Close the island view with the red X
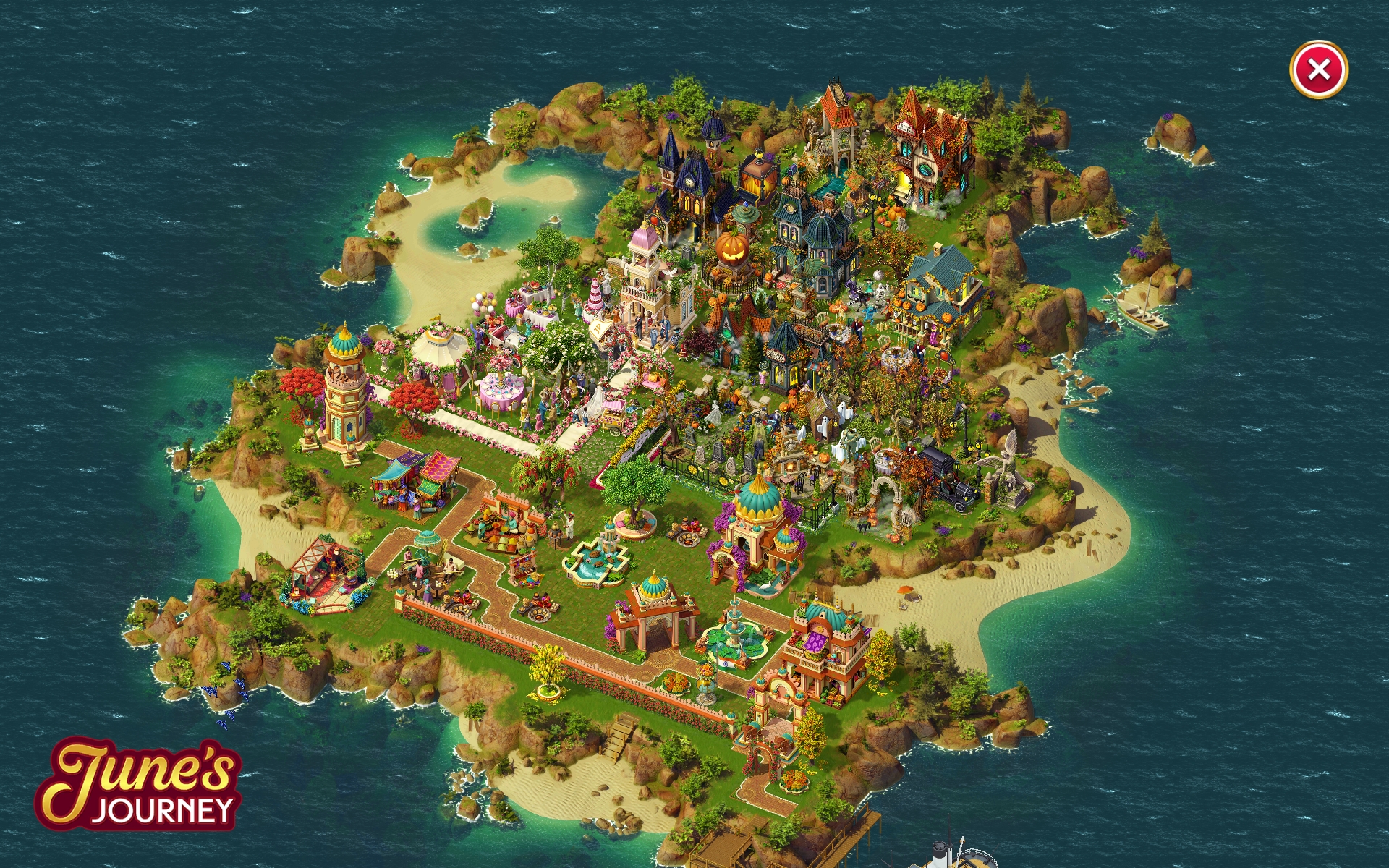 pos(1318,69)
